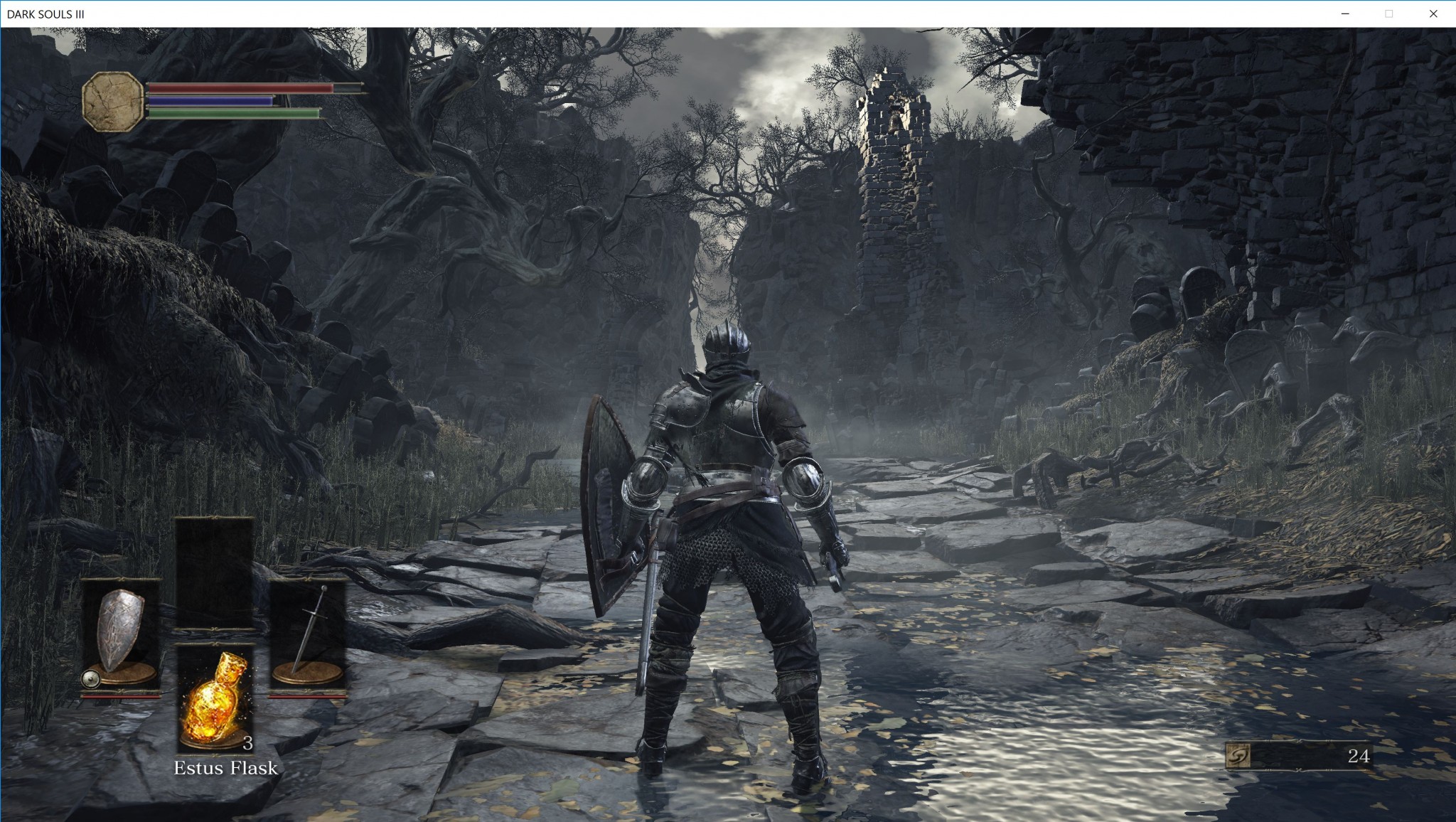
Task: Minimize the DARK SOULS III window
Action: (x=1344, y=12)
